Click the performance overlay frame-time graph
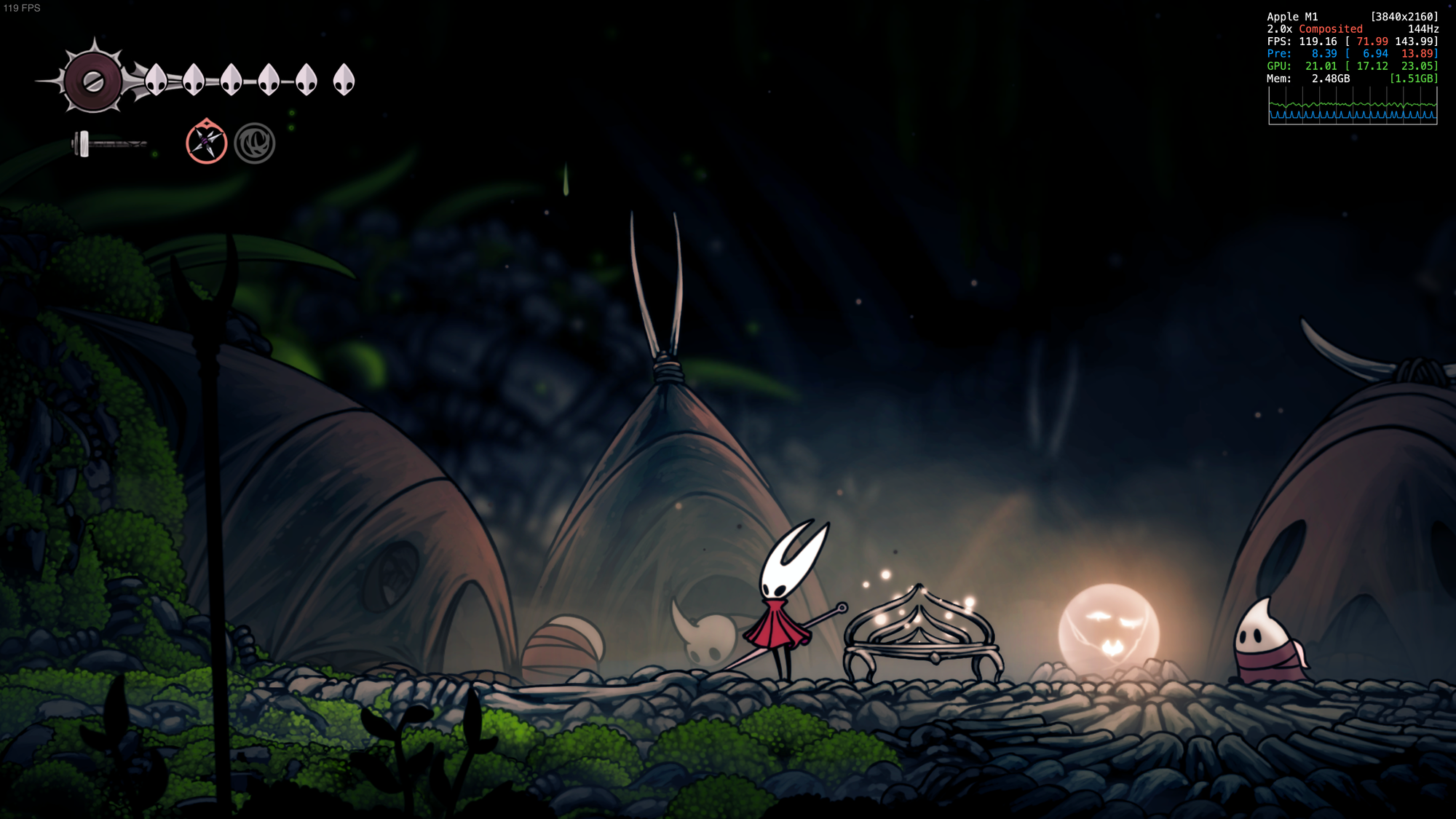 (1352, 106)
